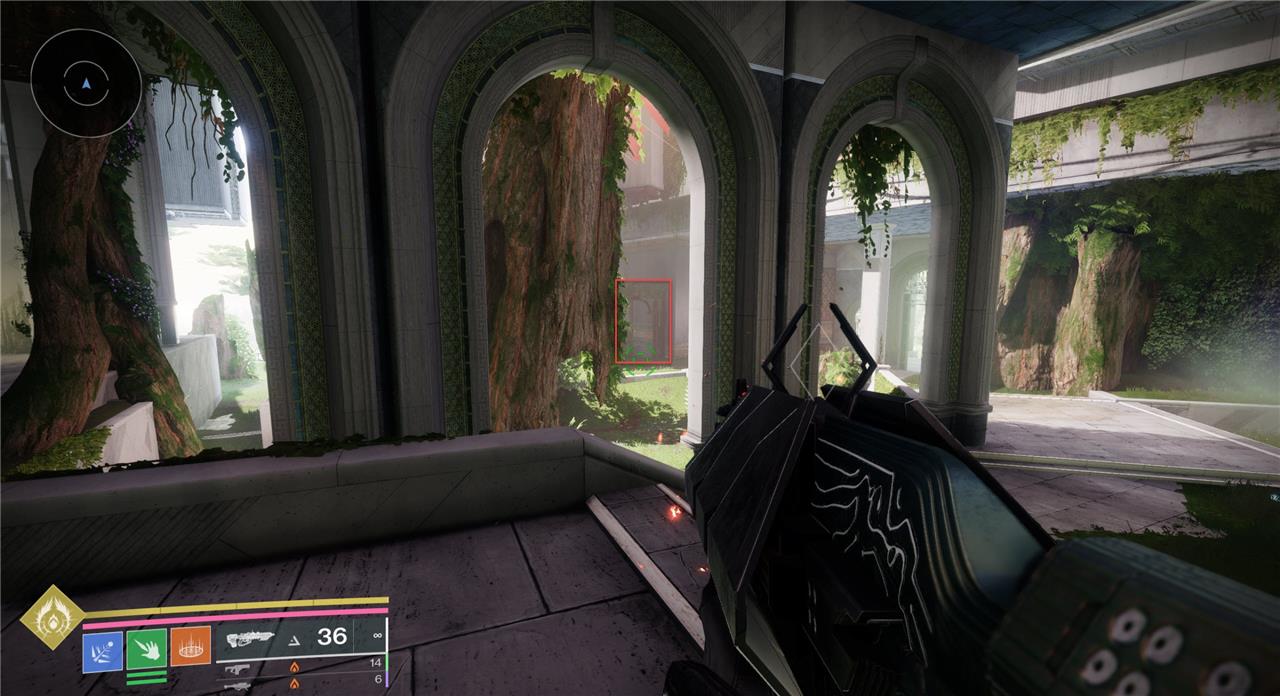Screen dimensions: 1280x696
Task: Open the circular radar in the corner
Action: (x=86, y=83)
